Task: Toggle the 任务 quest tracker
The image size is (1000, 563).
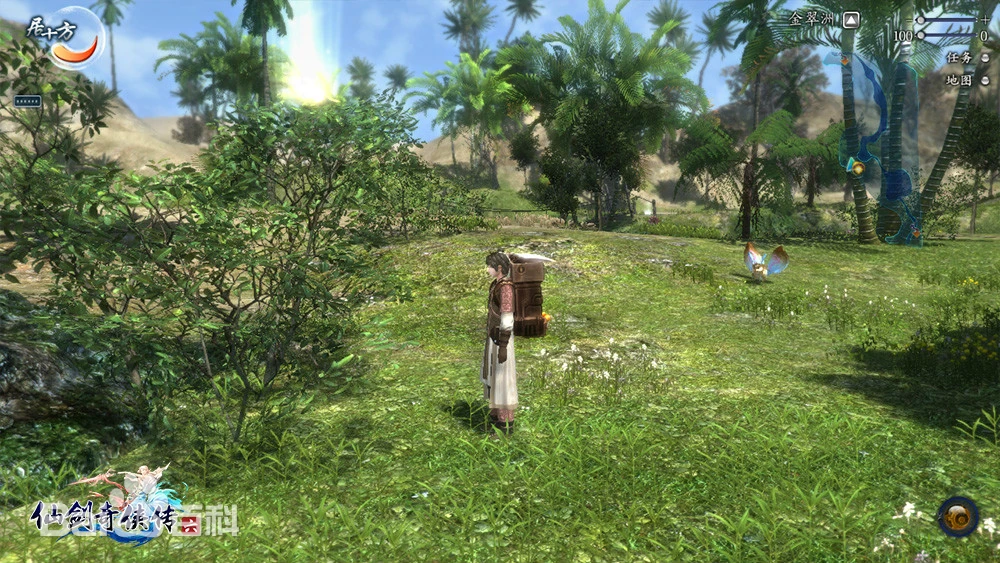Action: 983,58
